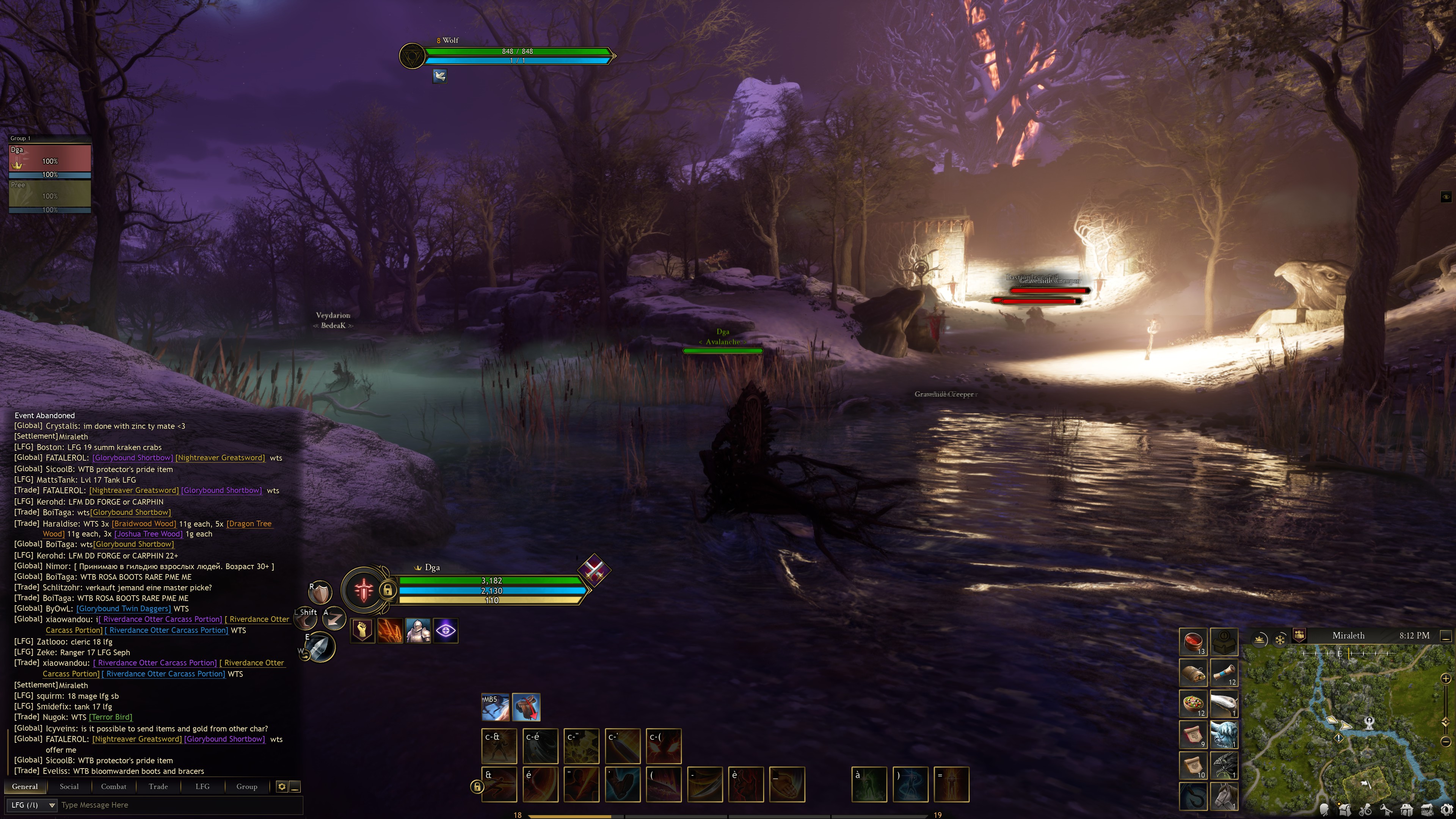Zoom out on the minimap
Viewport: 1456px width, 819px height.
[x=1446, y=741]
